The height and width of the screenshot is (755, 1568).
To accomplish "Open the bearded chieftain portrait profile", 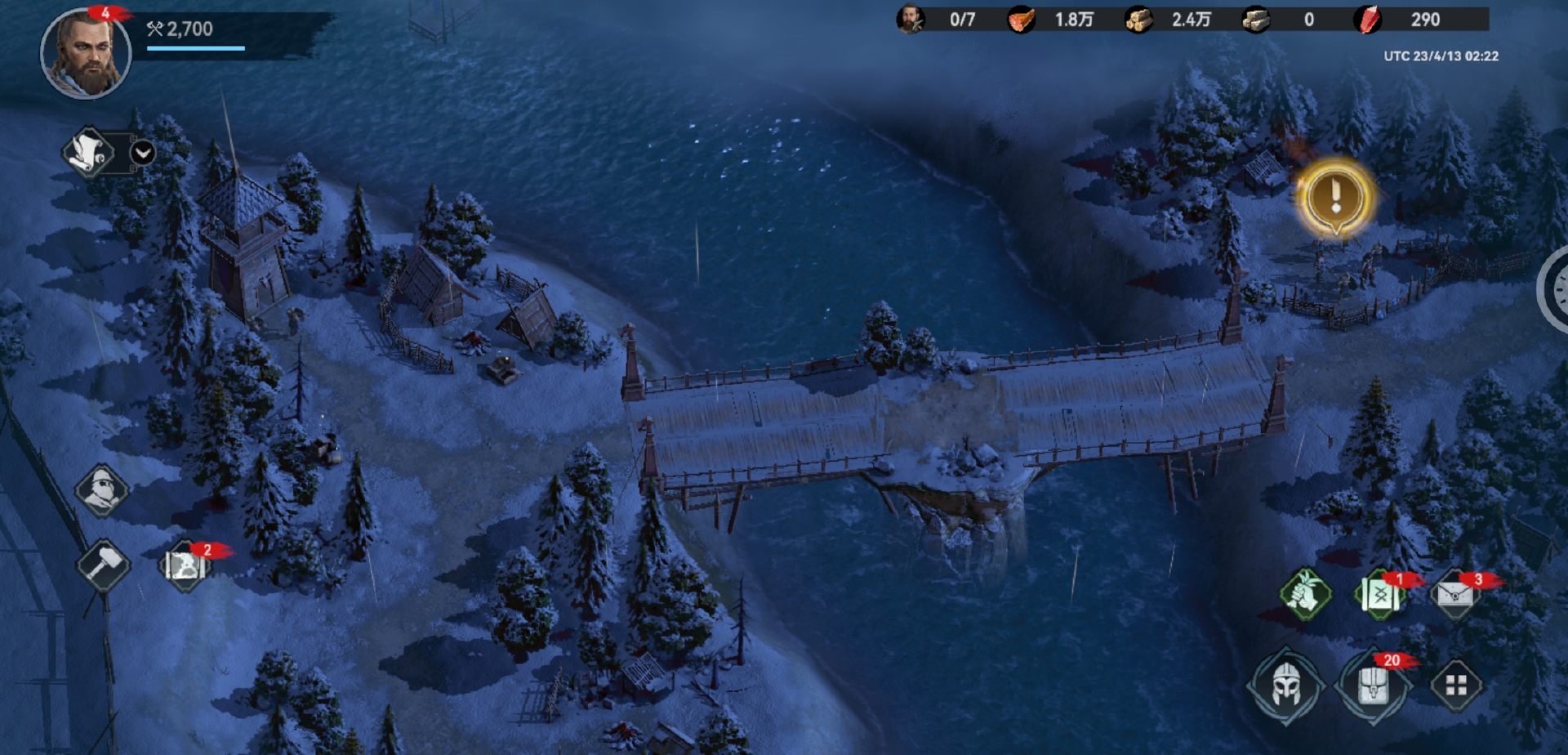I will 85,53.
